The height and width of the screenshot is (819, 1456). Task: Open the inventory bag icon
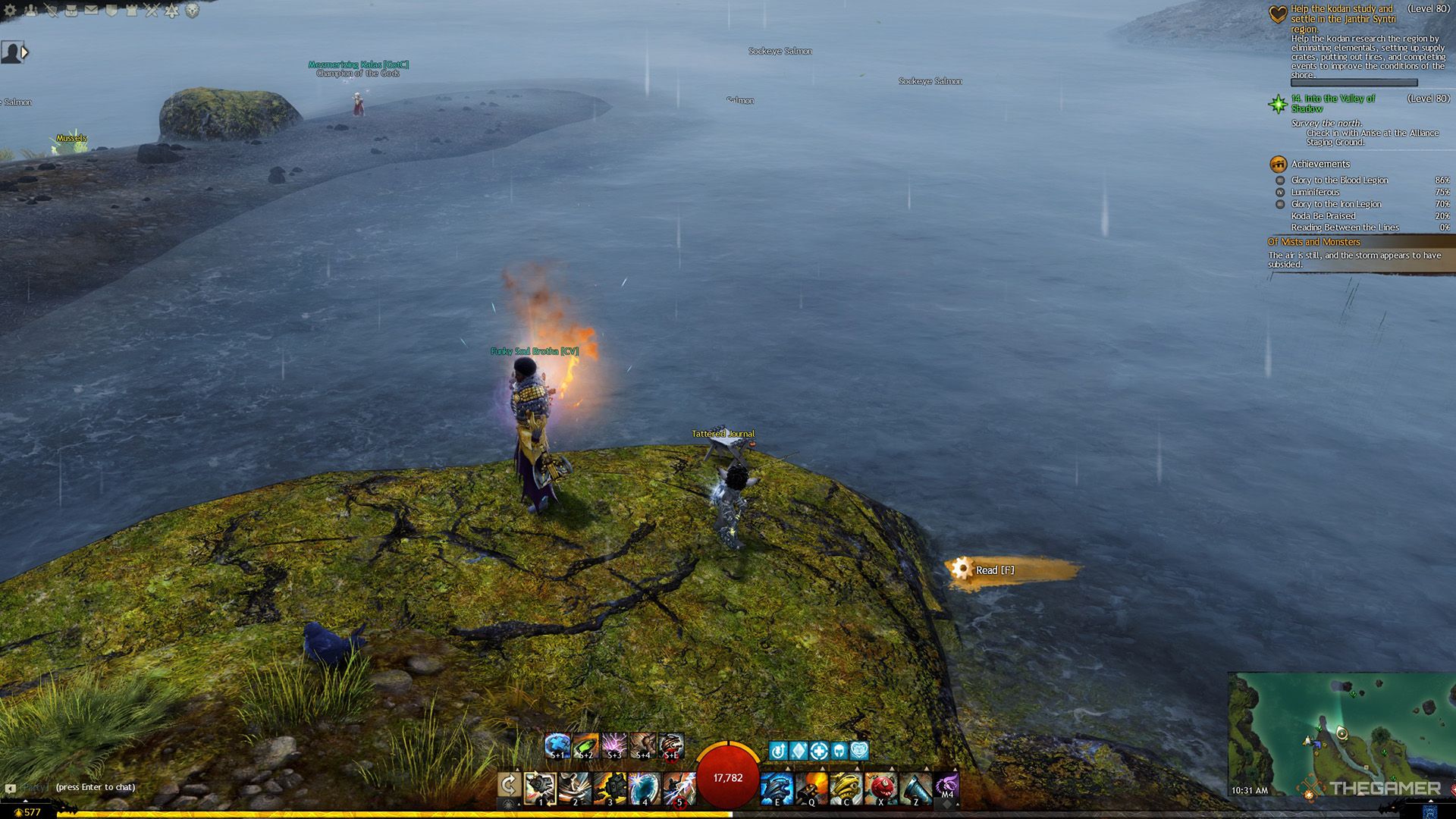pyautogui.click(x=71, y=11)
